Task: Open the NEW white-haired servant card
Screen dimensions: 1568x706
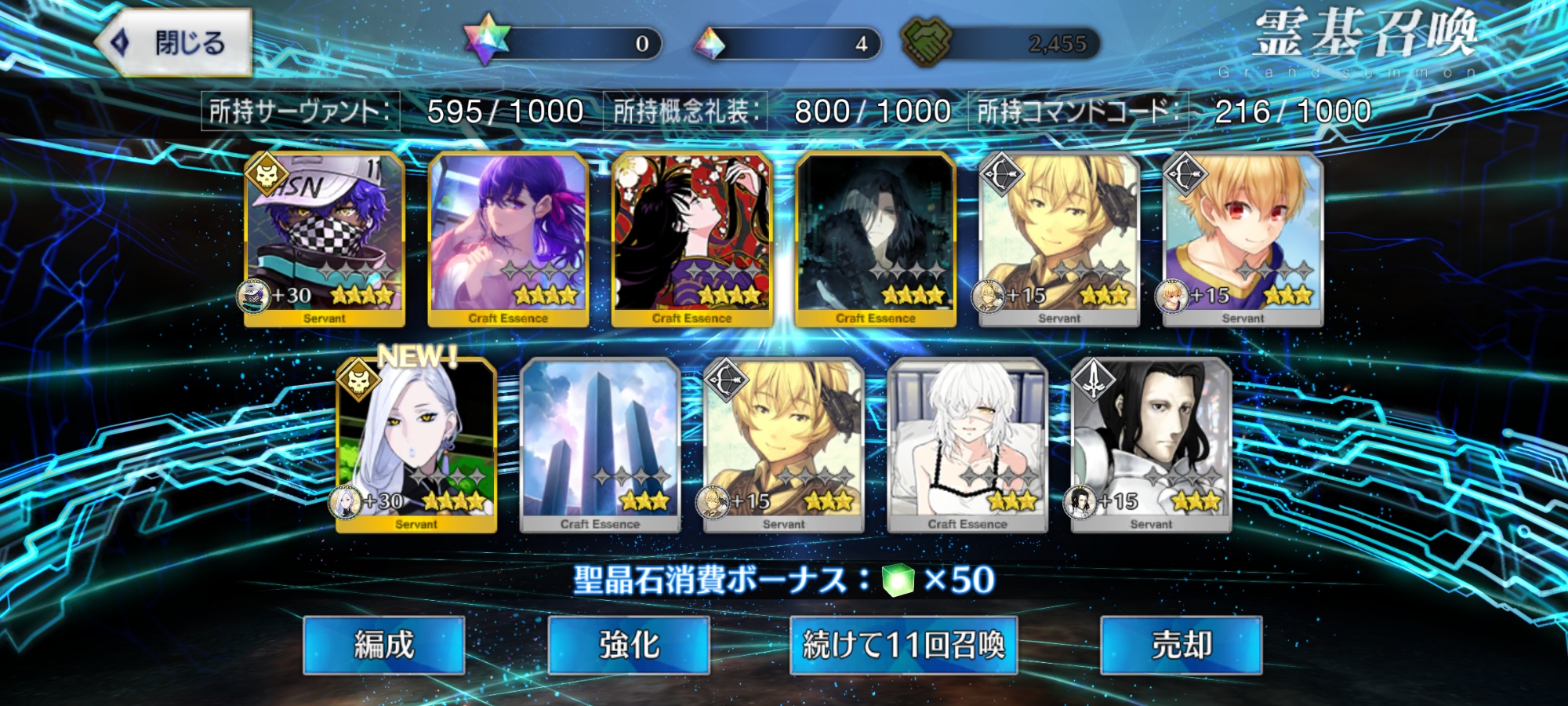Action: (416, 445)
